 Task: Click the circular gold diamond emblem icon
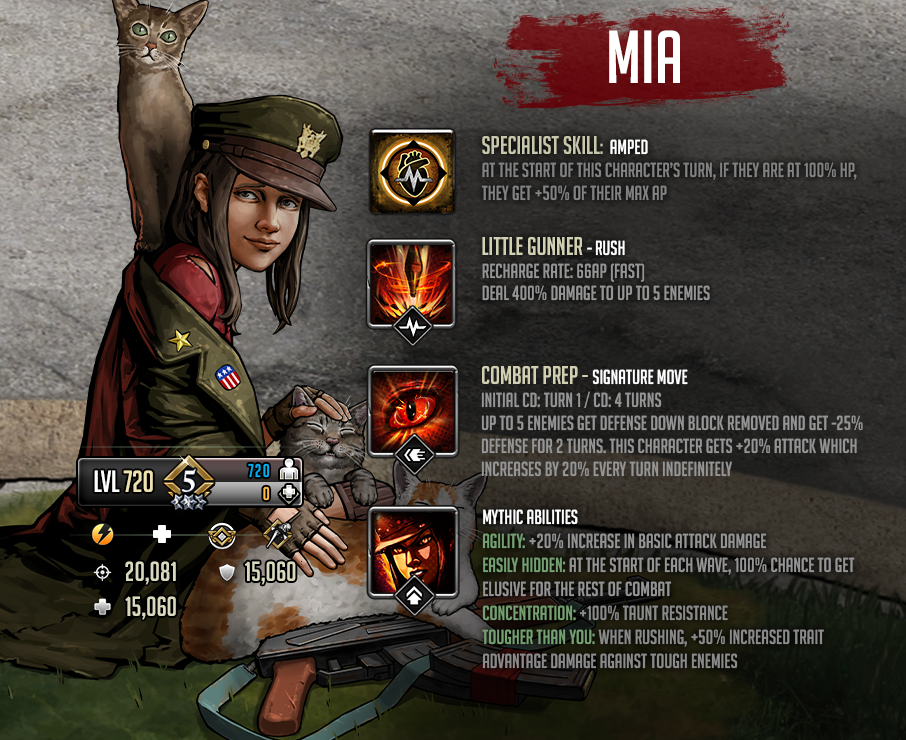pyautogui.click(x=221, y=535)
